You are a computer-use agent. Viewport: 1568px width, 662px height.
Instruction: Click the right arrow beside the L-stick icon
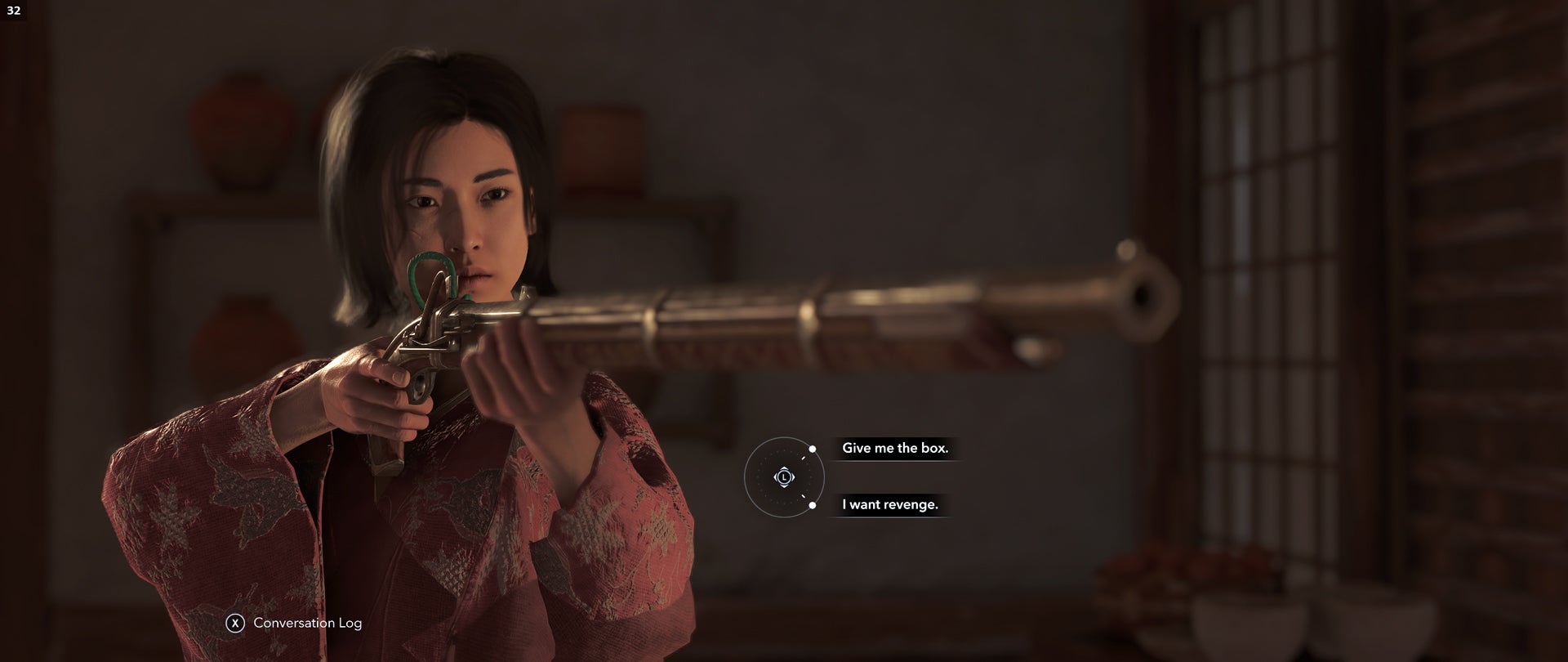[x=793, y=477]
